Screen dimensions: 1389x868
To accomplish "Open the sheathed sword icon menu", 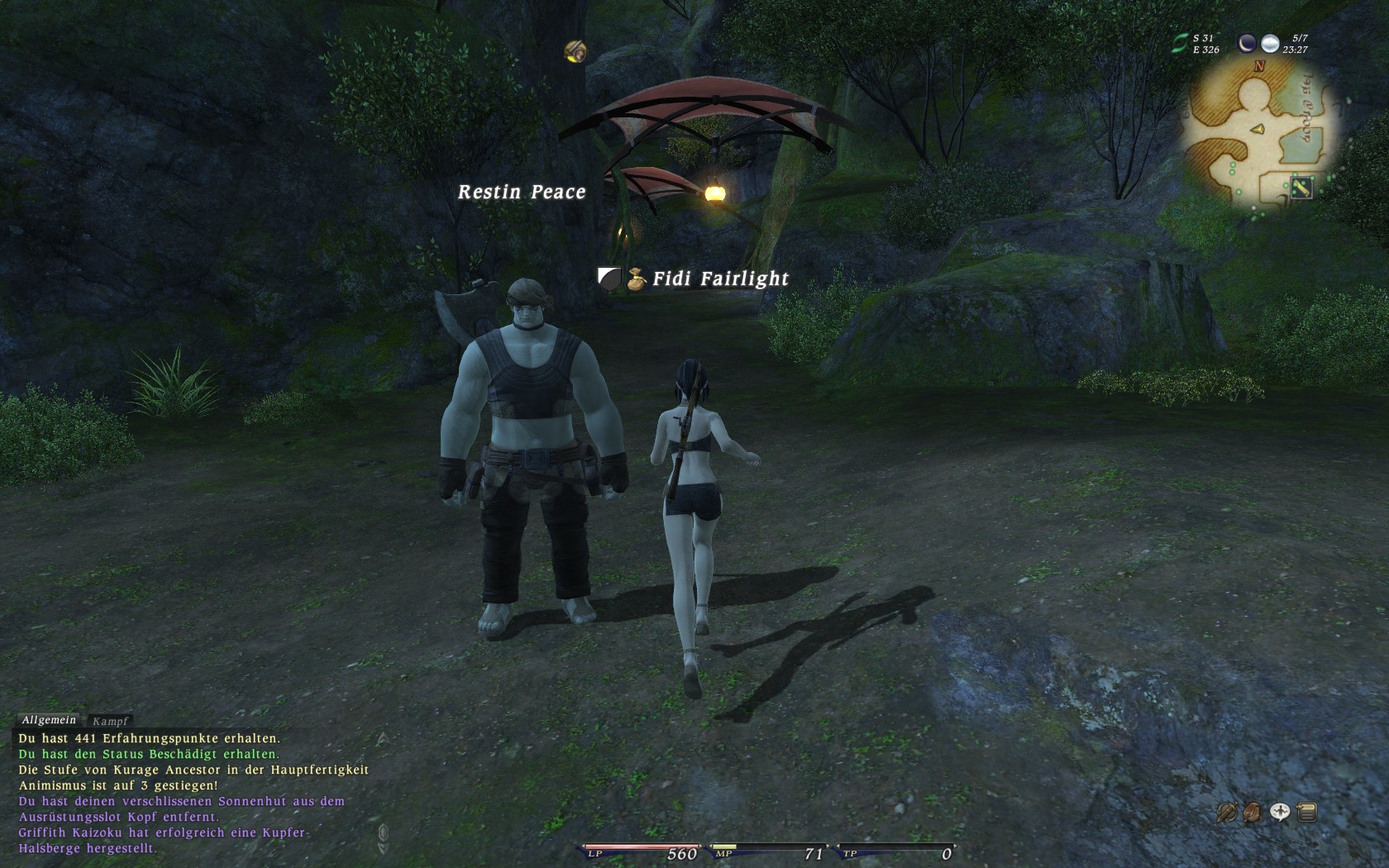I will (x=1227, y=813).
